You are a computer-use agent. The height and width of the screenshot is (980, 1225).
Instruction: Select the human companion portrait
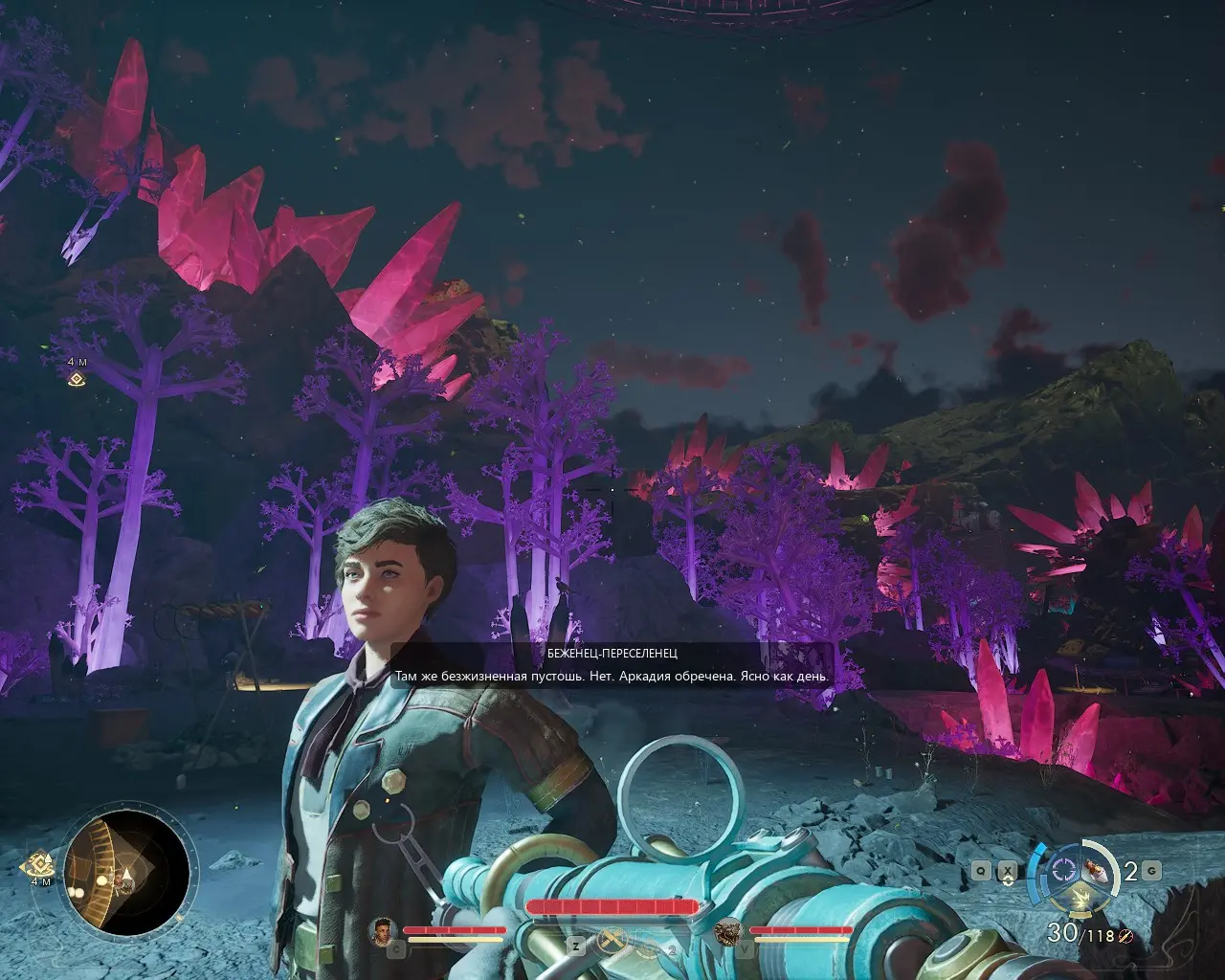(x=384, y=929)
